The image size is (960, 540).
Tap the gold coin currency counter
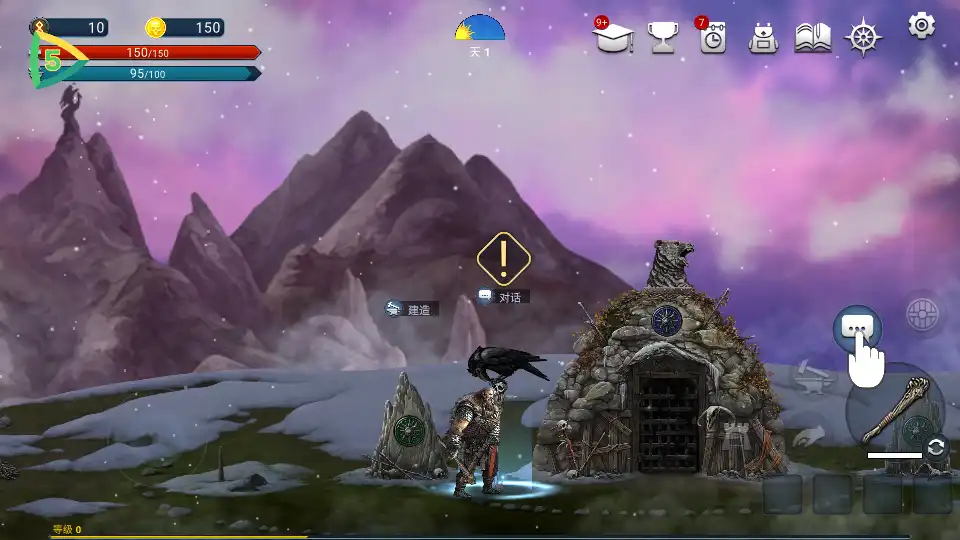pyautogui.click(x=184, y=28)
